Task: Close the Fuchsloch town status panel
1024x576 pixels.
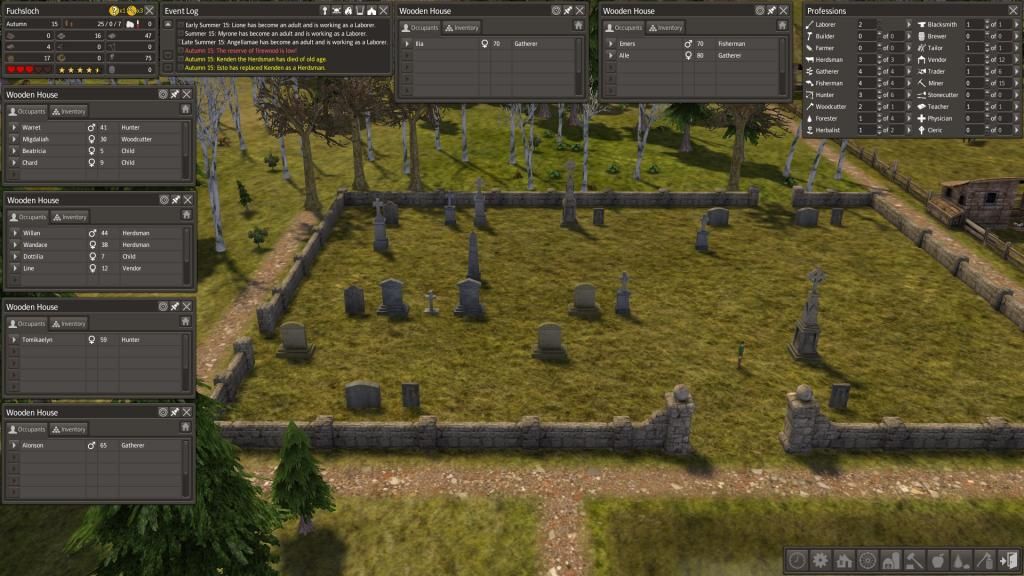Action: pyautogui.click(x=149, y=10)
